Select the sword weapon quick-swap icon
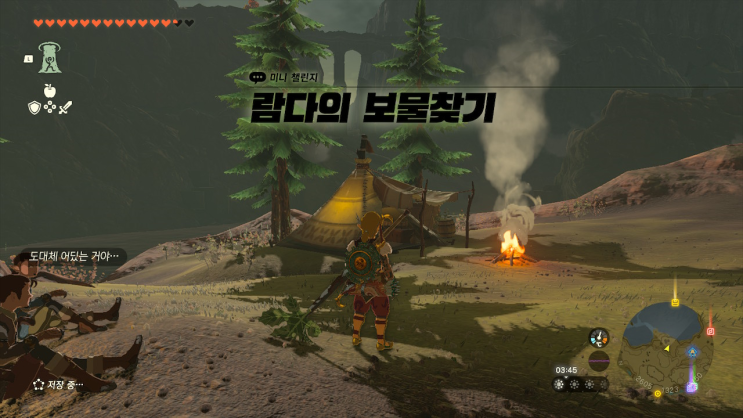Screen dimensions: 743x418 (x=67, y=107)
